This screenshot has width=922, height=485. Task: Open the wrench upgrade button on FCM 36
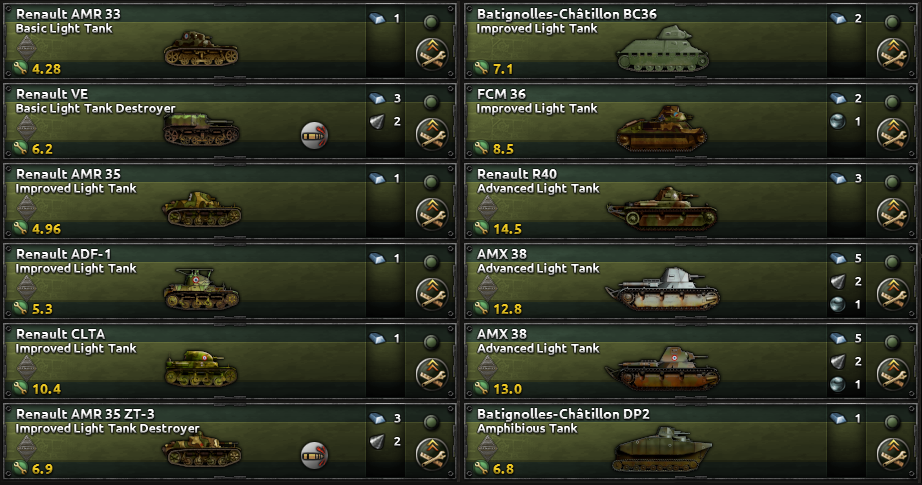(892, 134)
